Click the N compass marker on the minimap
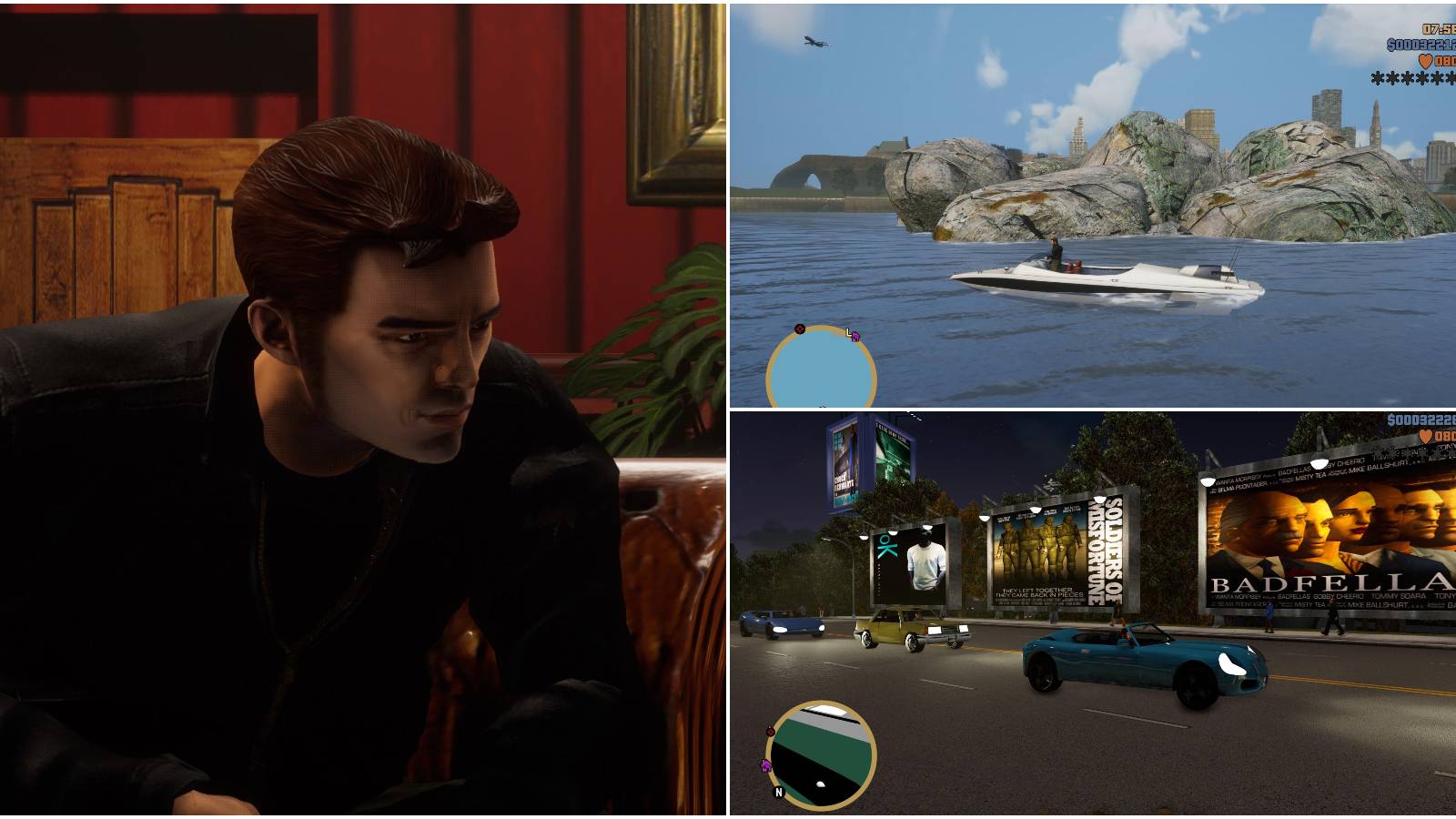Viewport: 1456px width, 819px height. 779,793
